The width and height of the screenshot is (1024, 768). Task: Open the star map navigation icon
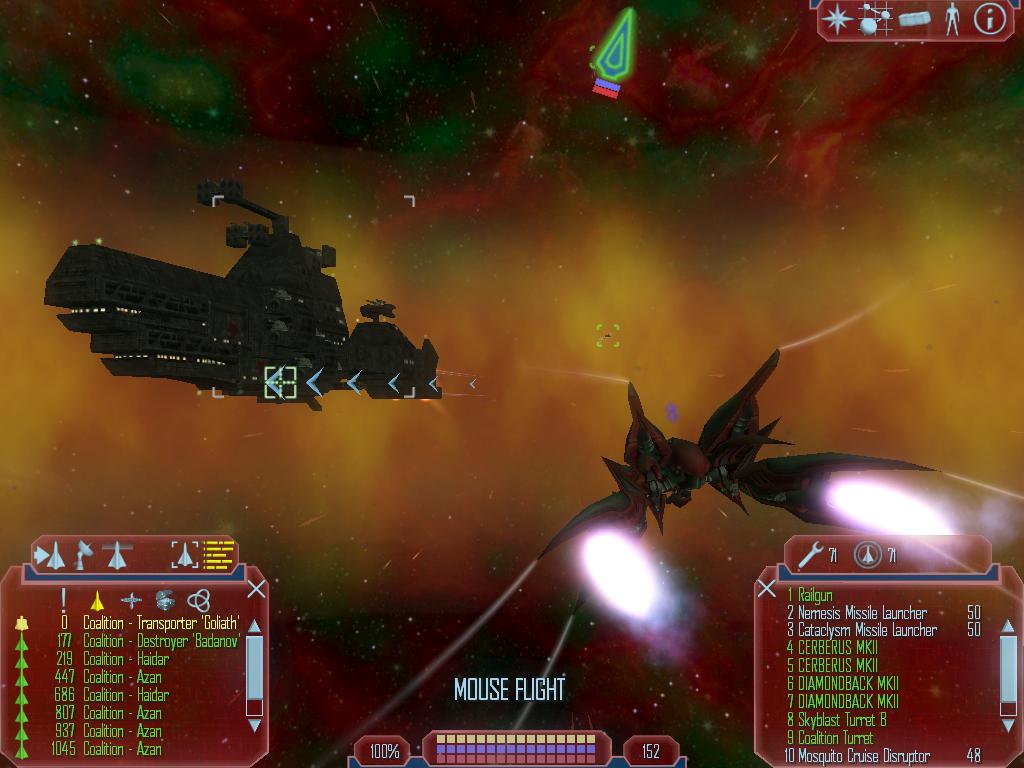pos(836,19)
